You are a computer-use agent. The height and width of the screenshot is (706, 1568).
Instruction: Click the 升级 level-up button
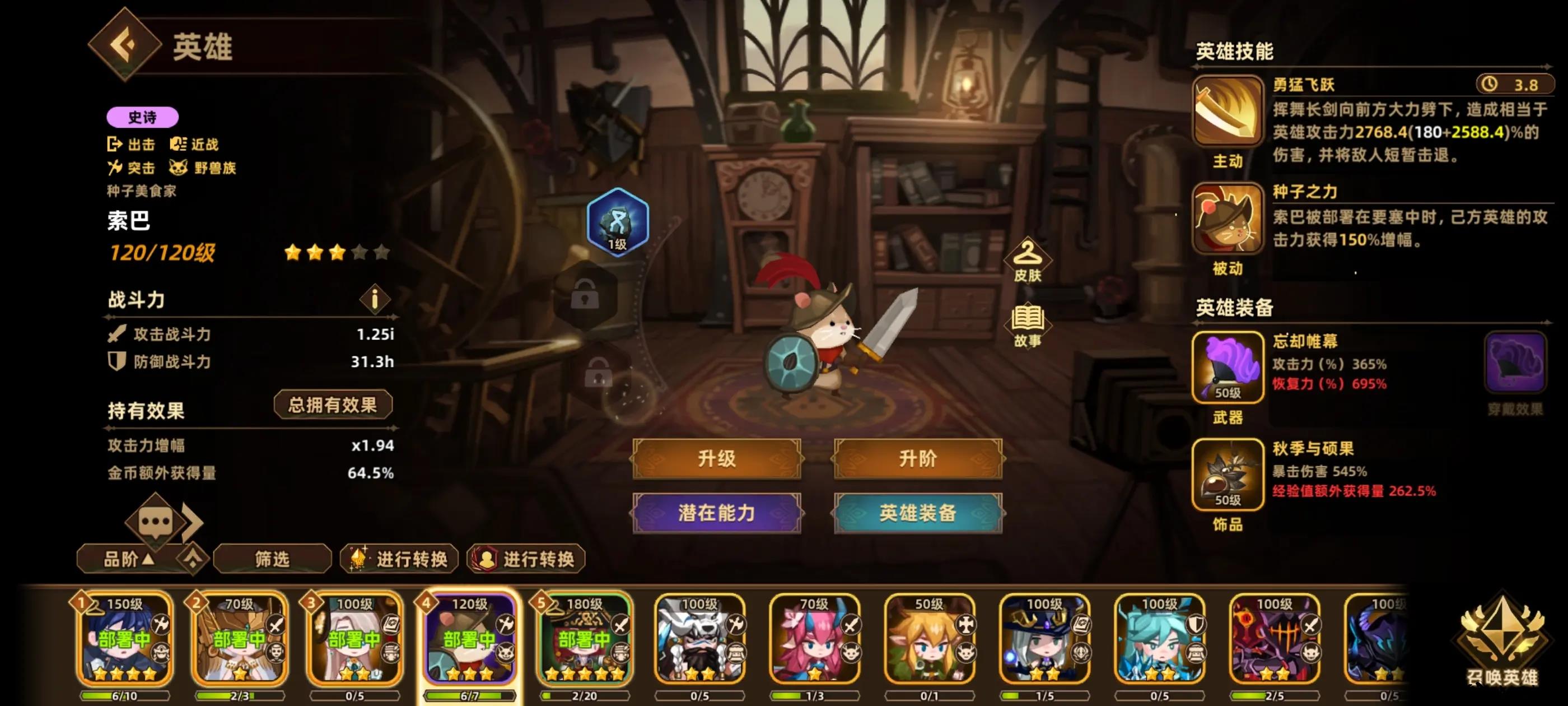(x=716, y=458)
